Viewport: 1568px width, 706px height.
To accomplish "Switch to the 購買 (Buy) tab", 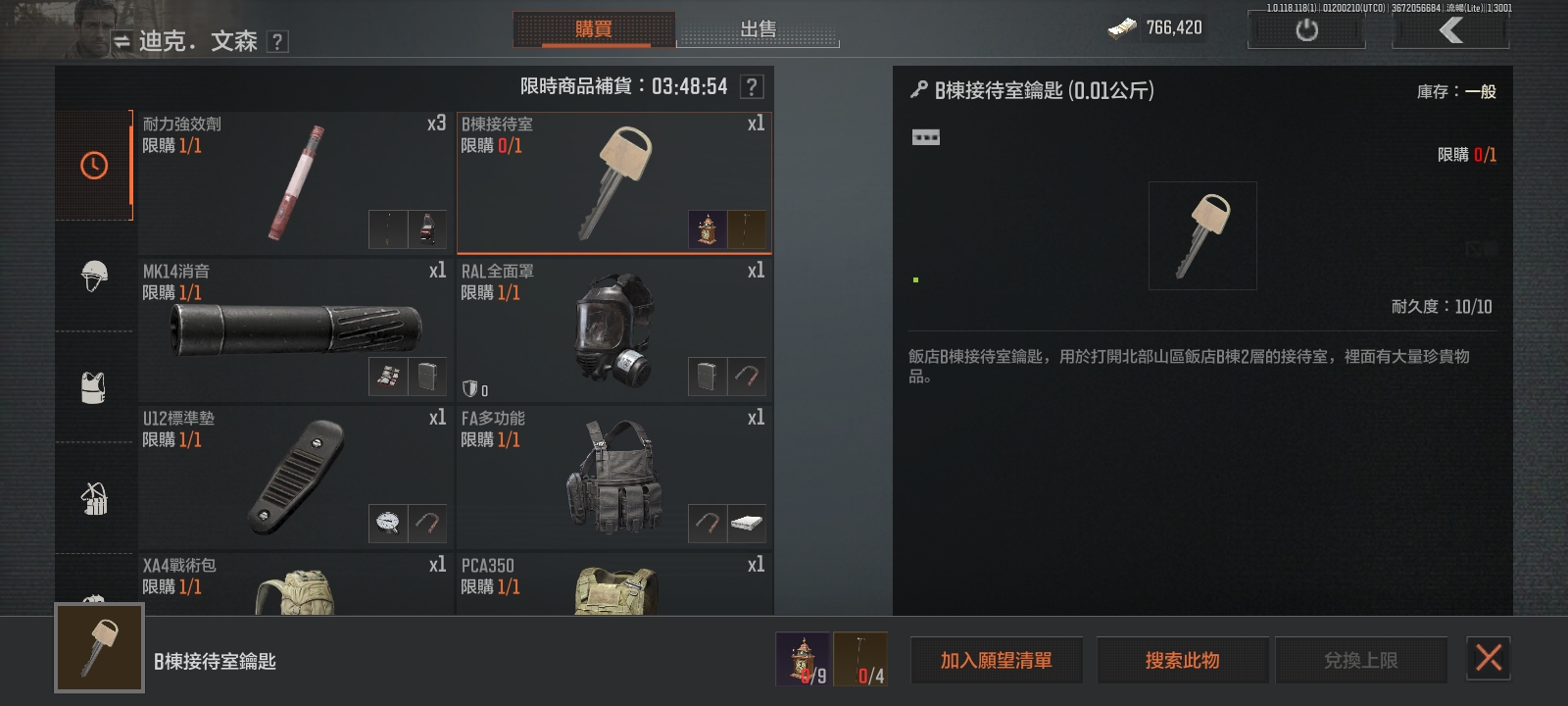I will coord(596,29).
